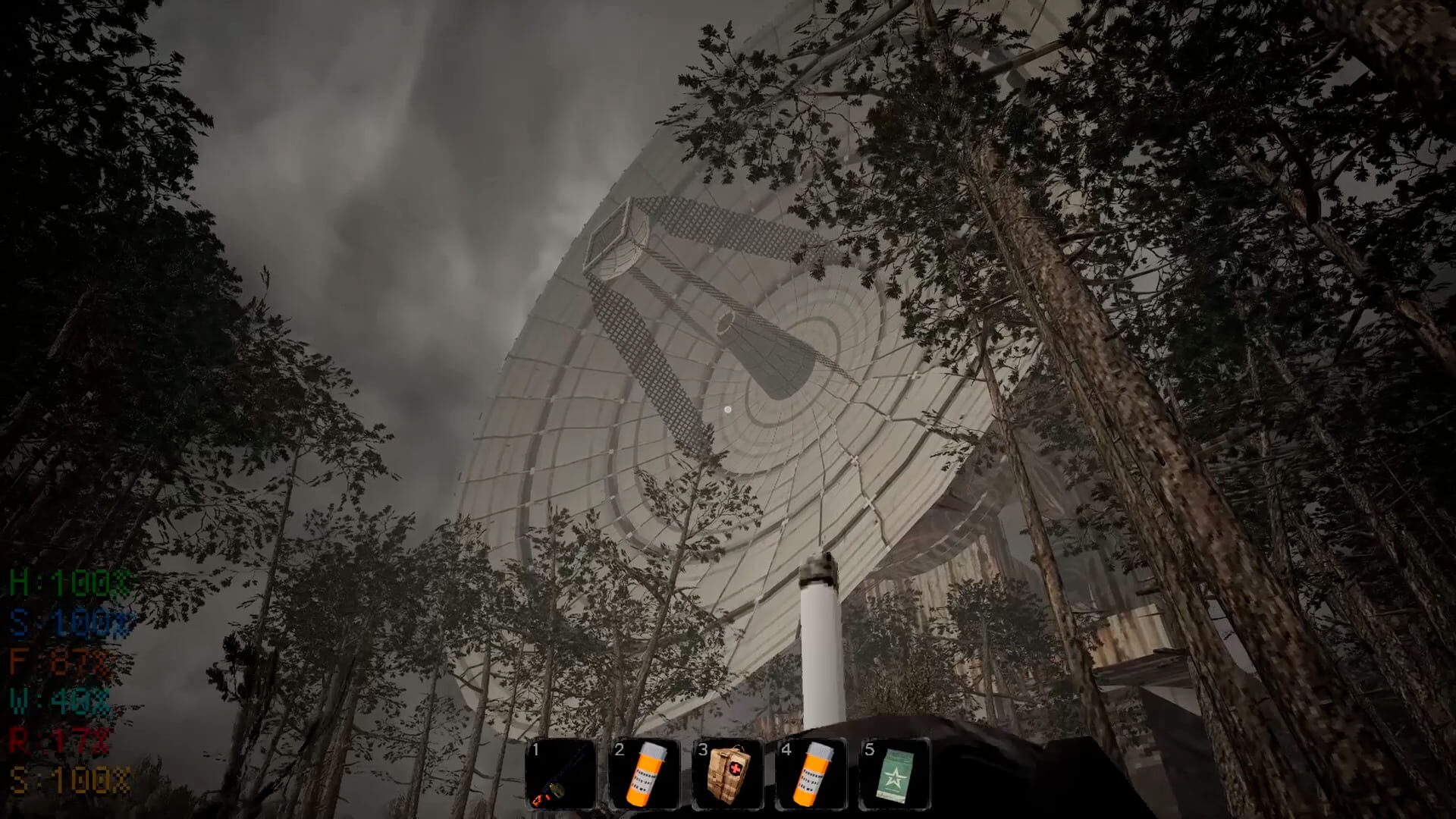The height and width of the screenshot is (819, 1456).
Task: Click the crosshair dot at screen center
Action: click(x=728, y=409)
